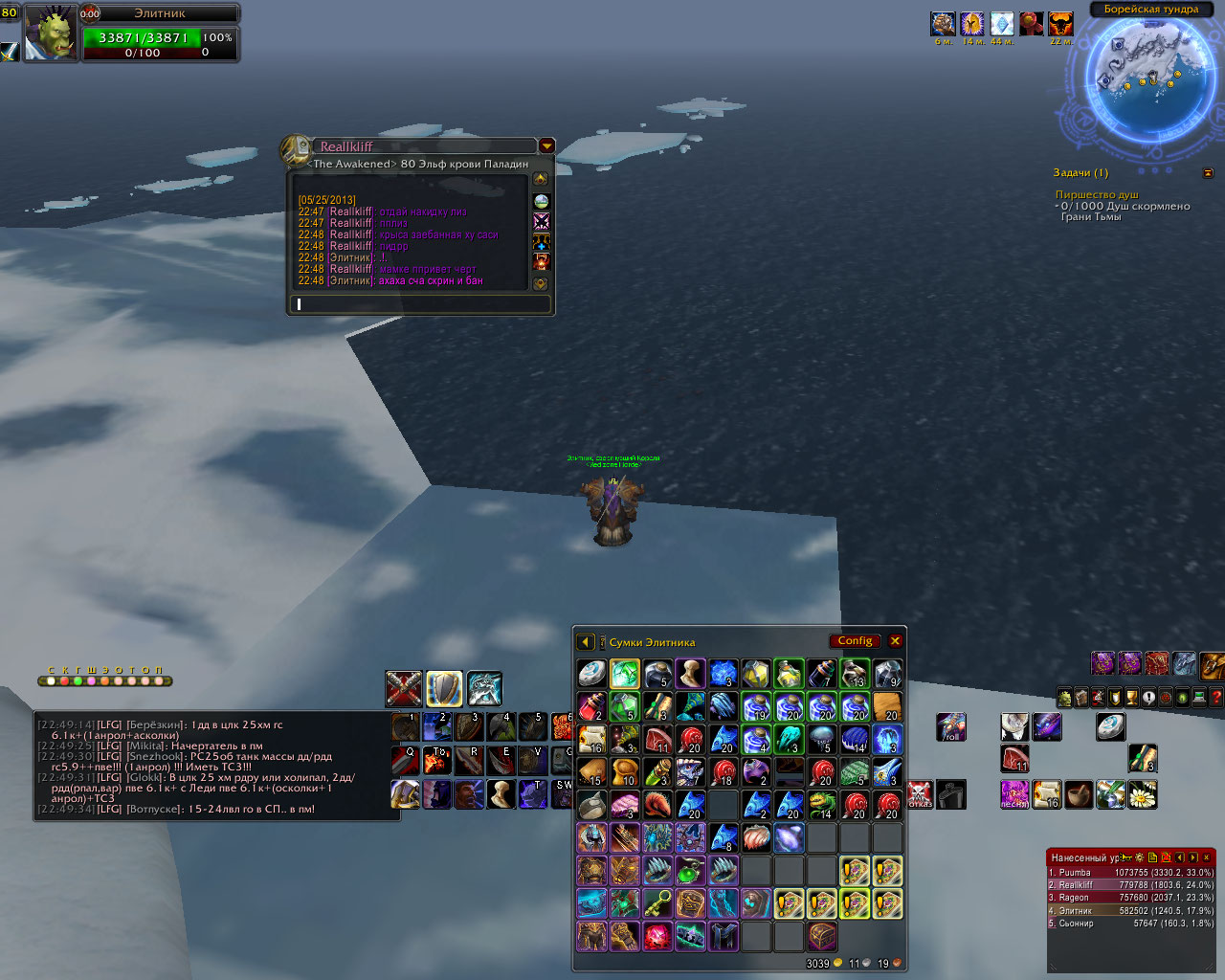This screenshot has height=980, width=1225.
Task: Open the damage meter gear settings
Action: (x=1139, y=857)
